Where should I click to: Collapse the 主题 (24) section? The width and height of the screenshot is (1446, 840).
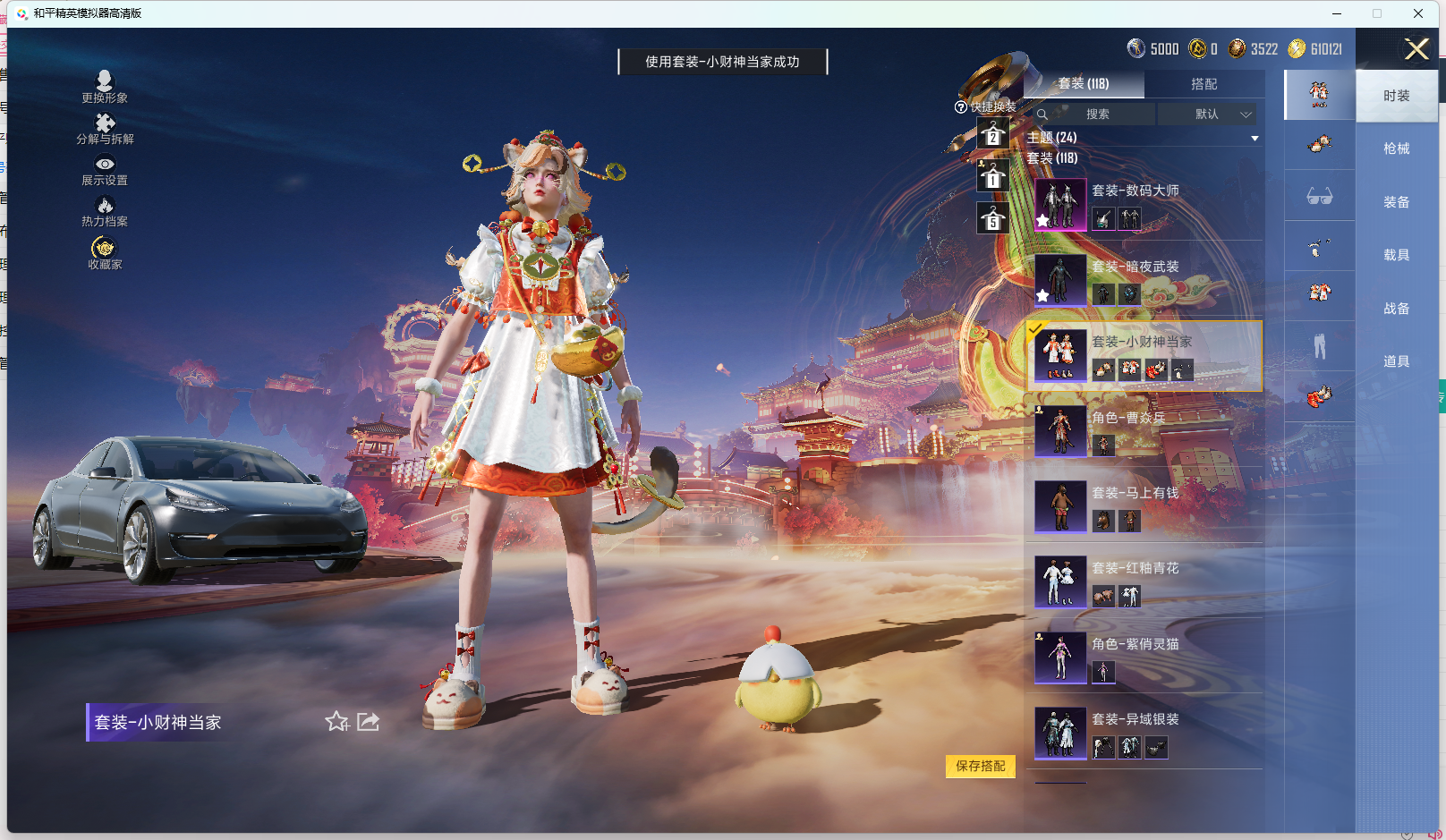(1255, 137)
